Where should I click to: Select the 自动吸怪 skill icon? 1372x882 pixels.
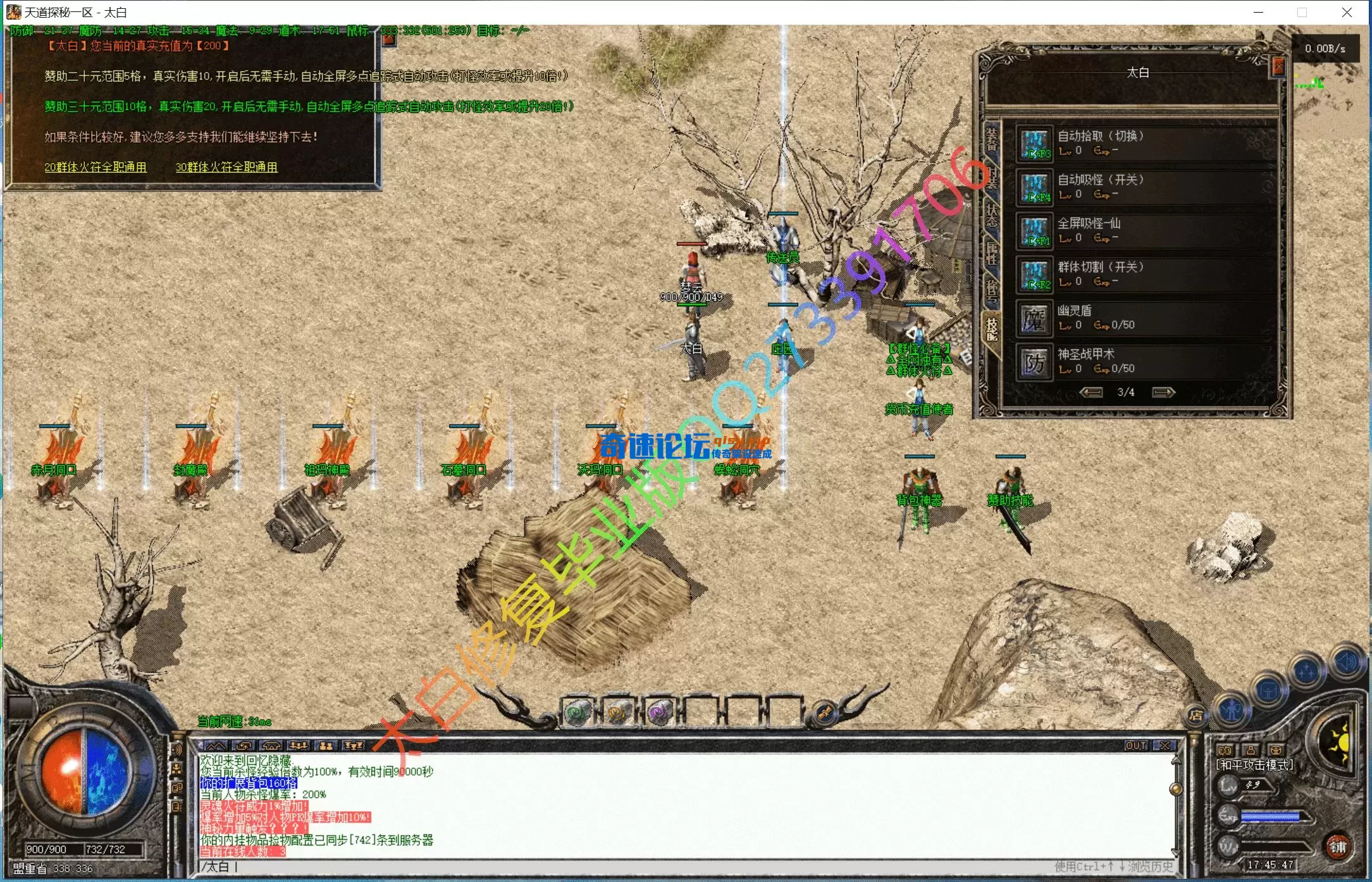tap(1035, 188)
